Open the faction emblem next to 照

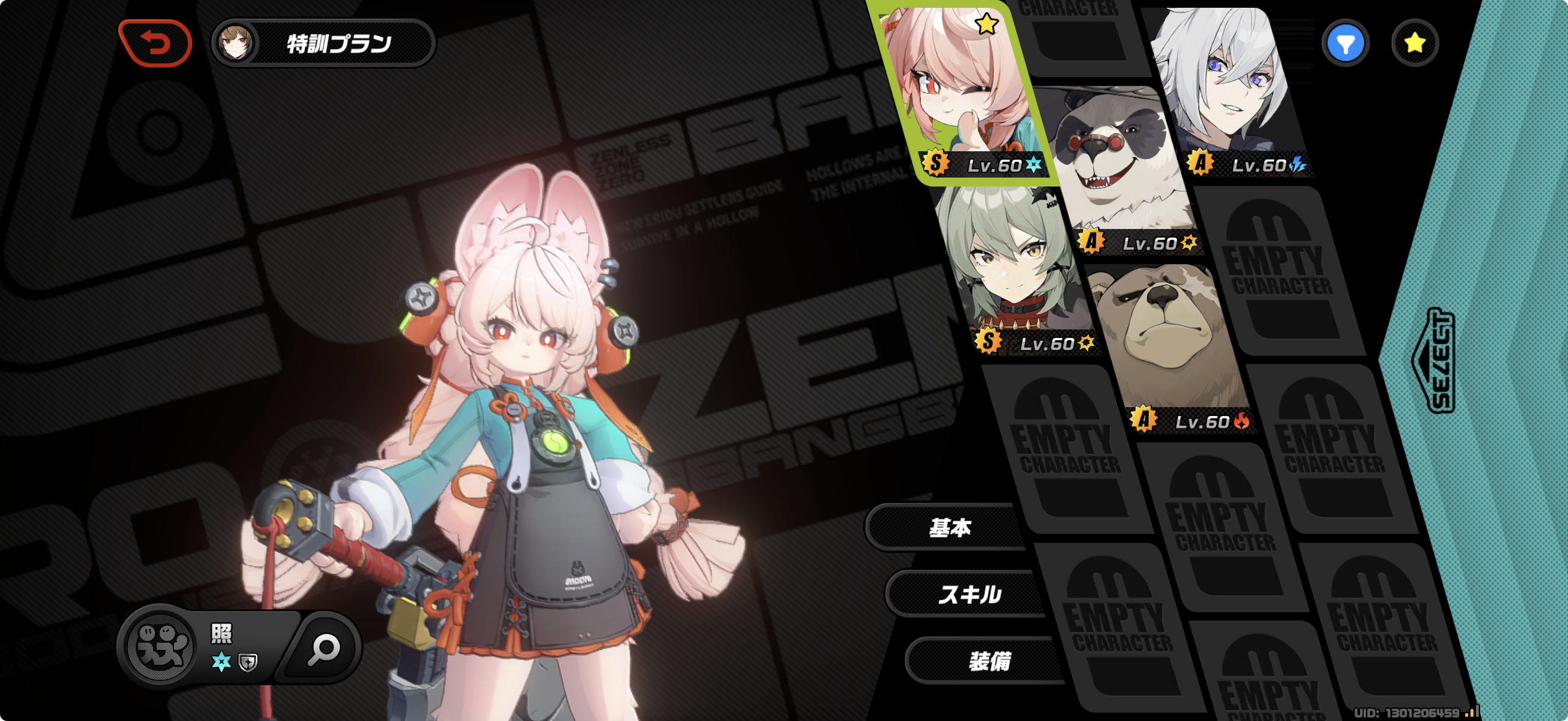(x=161, y=646)
